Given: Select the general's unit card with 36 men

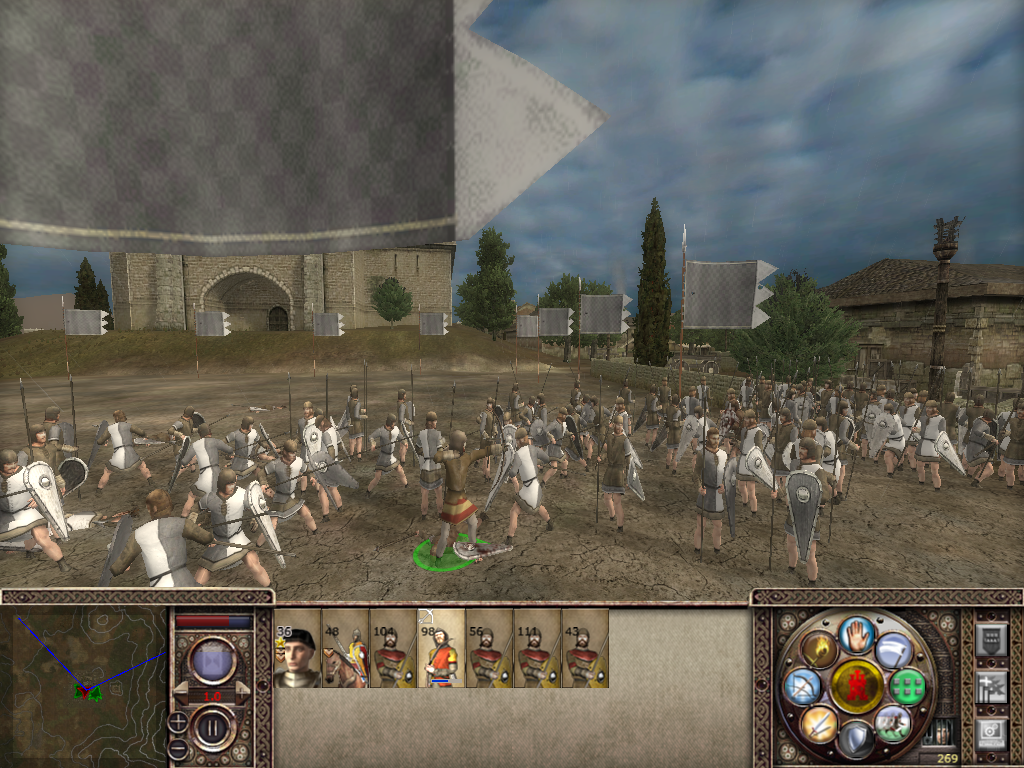Looking at the screenshot, I should 297,649.
